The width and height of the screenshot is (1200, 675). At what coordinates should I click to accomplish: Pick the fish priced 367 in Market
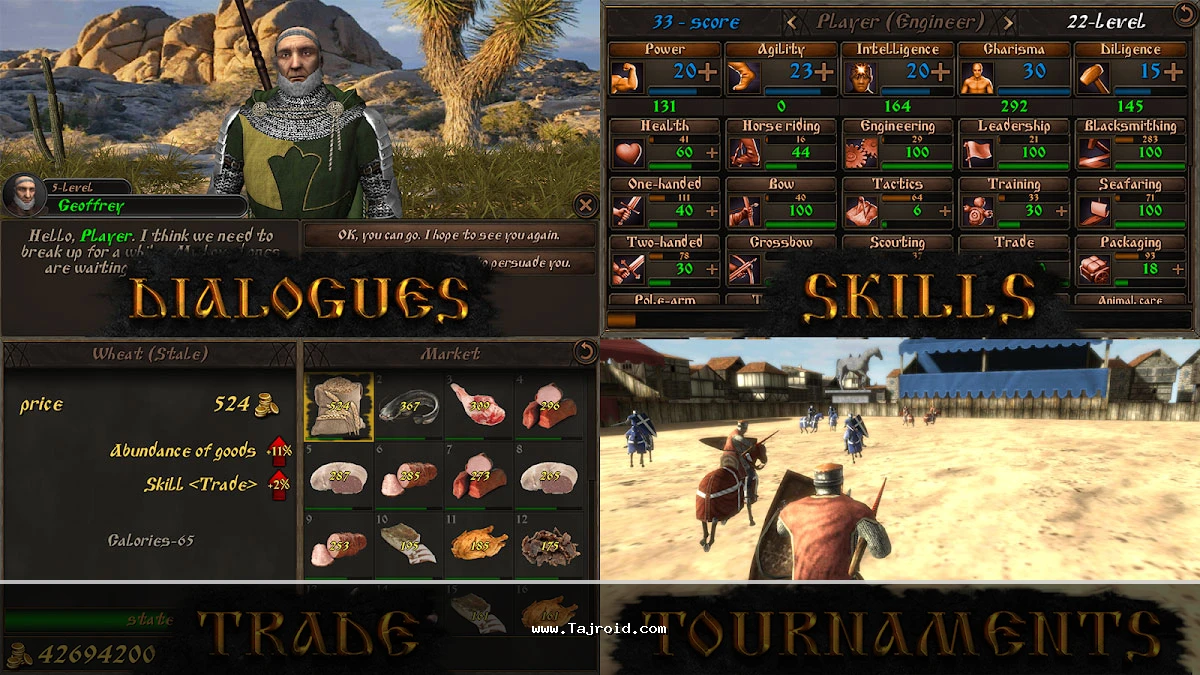click(x=409, y=406)
